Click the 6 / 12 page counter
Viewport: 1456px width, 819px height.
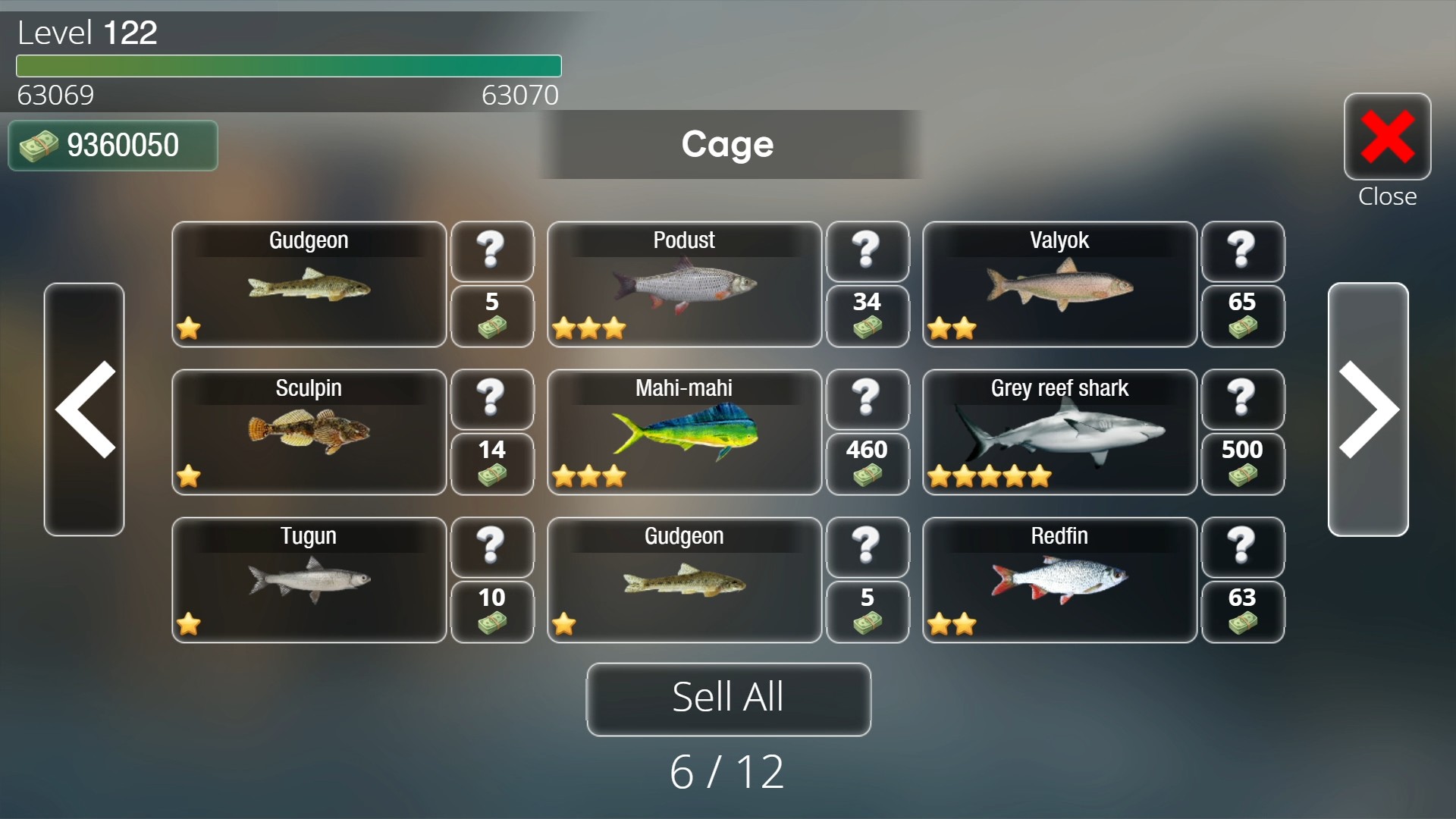pos(727,770)
